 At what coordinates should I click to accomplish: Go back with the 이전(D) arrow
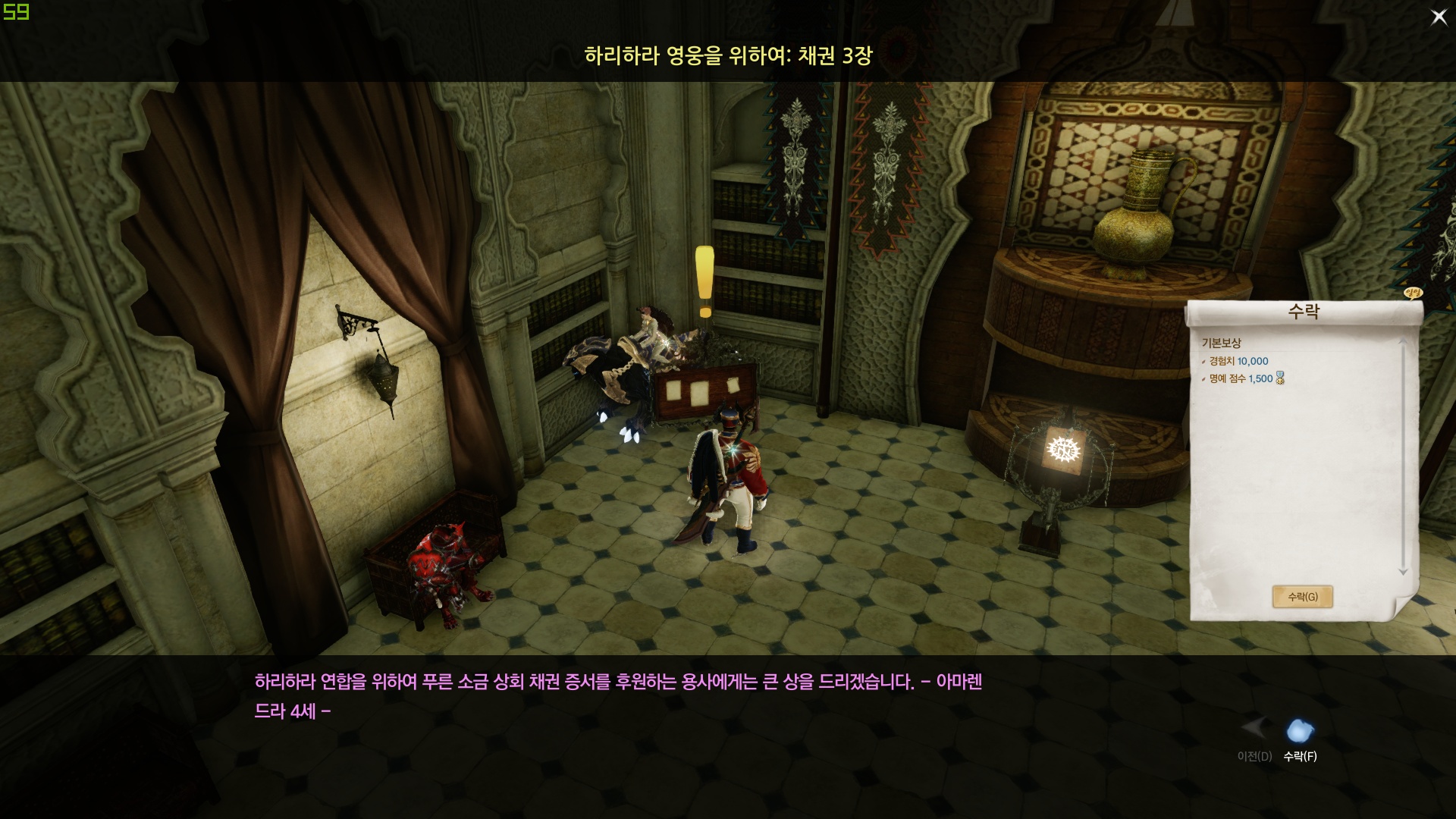point(1254,730)
